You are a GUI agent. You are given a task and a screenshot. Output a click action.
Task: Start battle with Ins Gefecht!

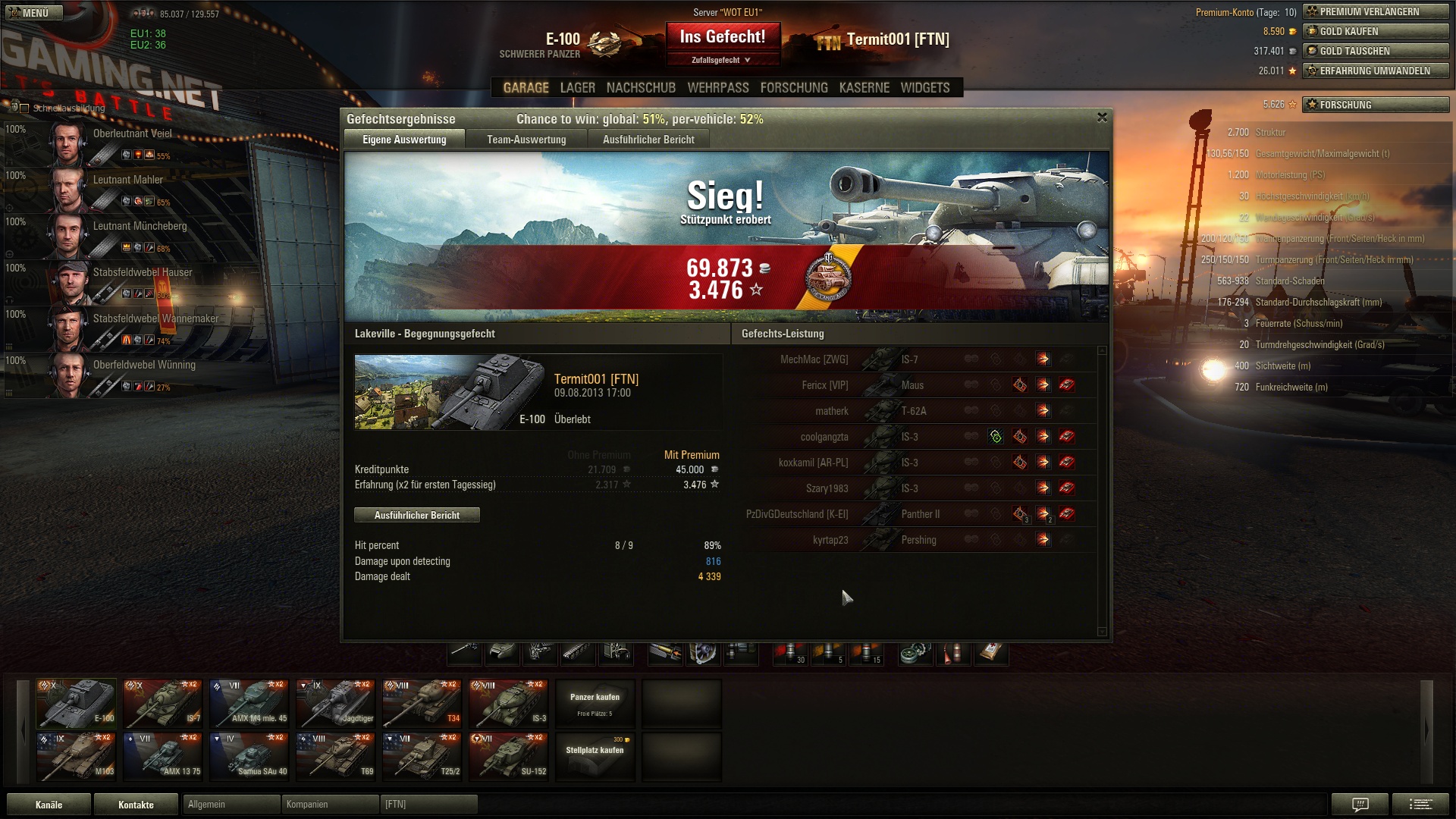pos(722,37)
